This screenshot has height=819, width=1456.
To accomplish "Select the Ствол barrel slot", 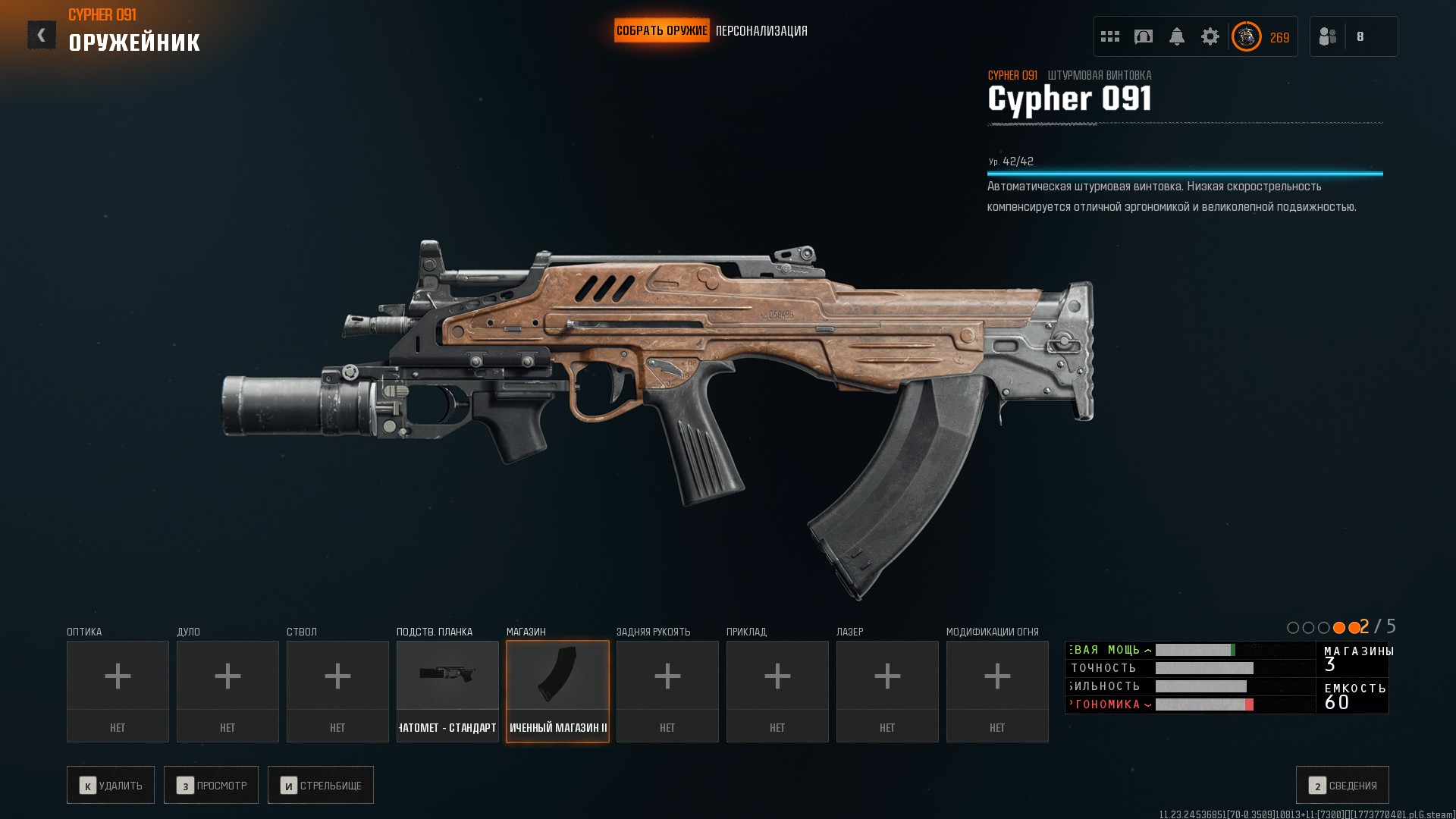I will [x=337, y=691].
